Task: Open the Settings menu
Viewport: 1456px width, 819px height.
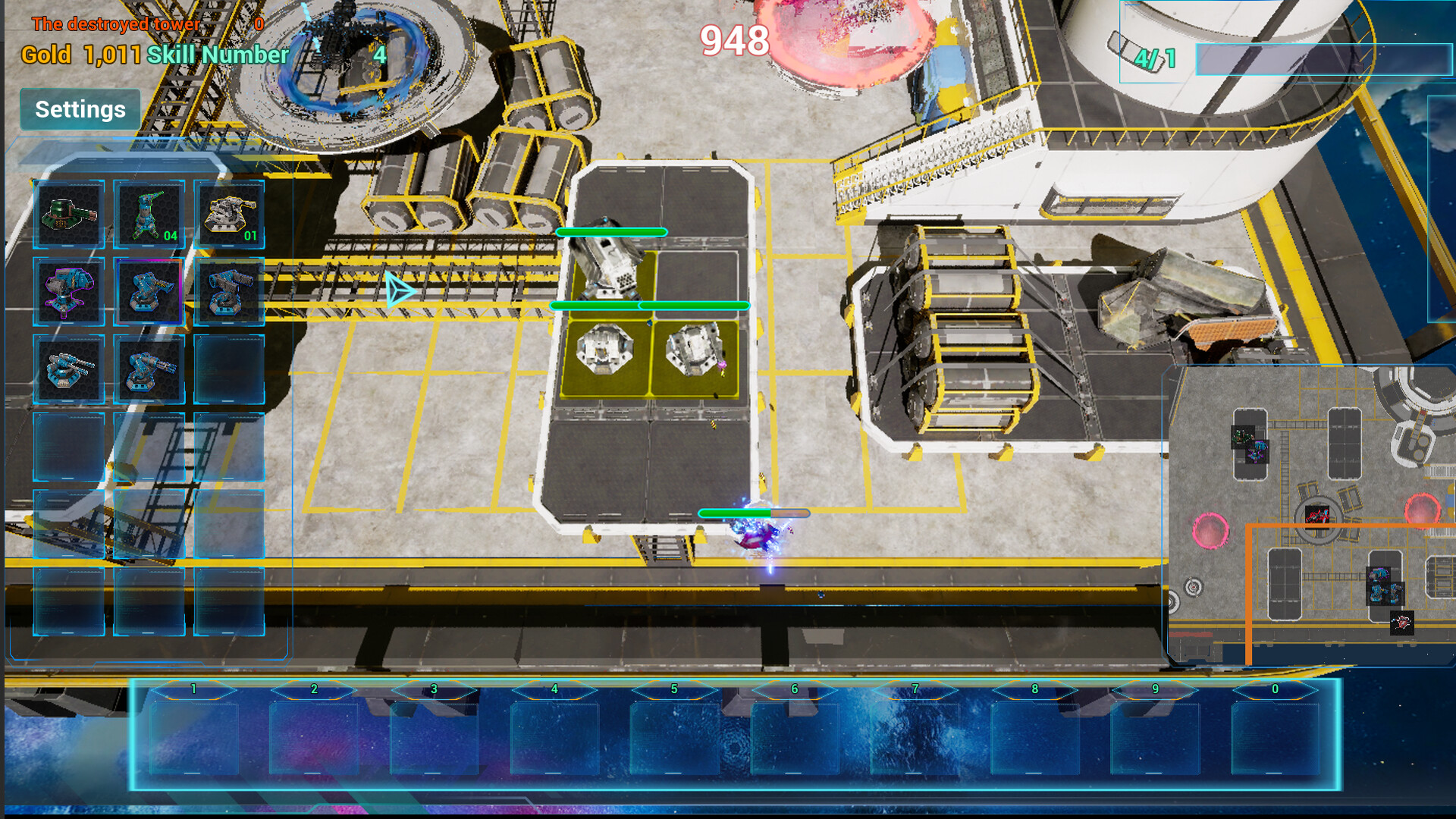Action: pyautogui.click(x=79, y=109)
